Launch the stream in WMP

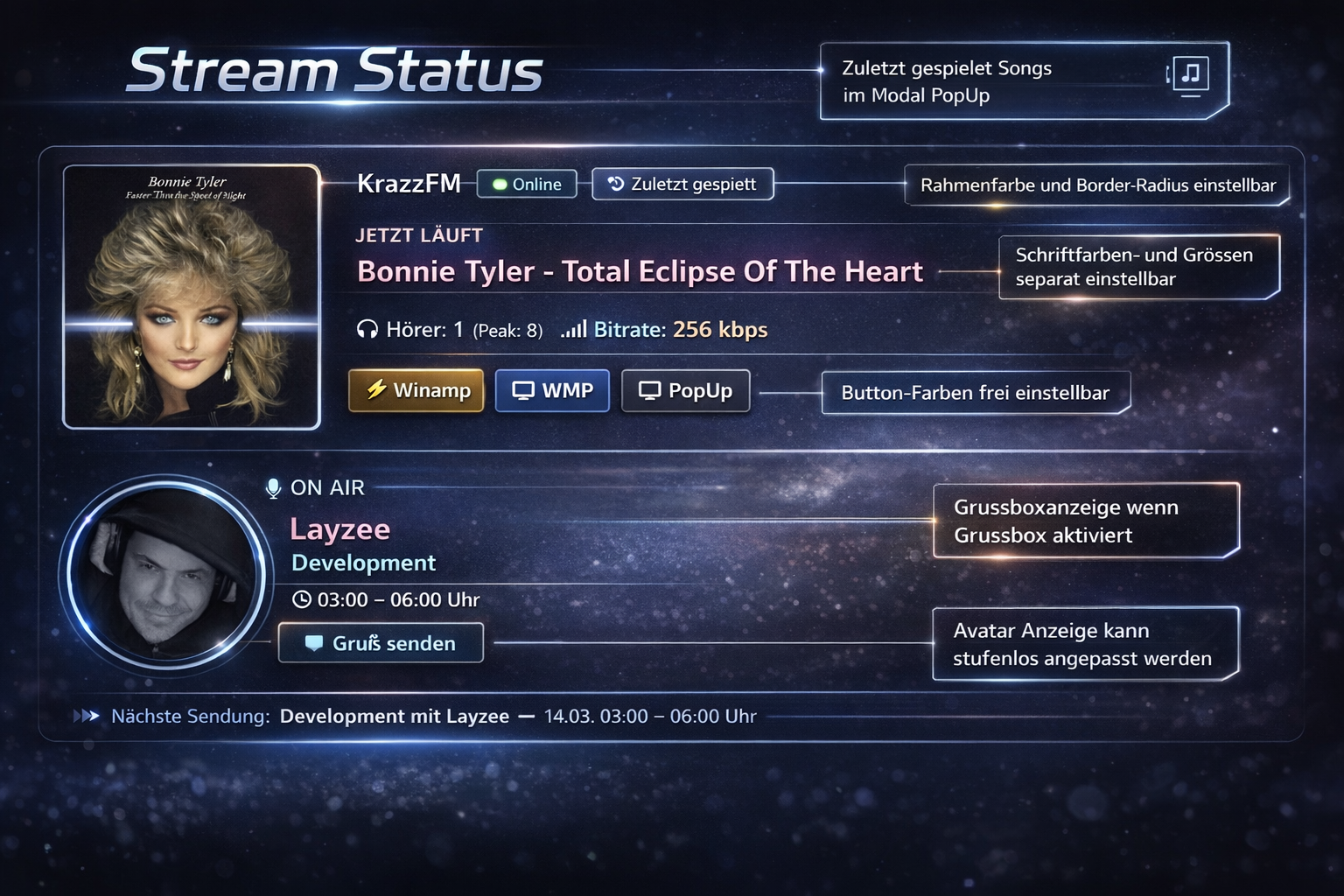(552, 390)
